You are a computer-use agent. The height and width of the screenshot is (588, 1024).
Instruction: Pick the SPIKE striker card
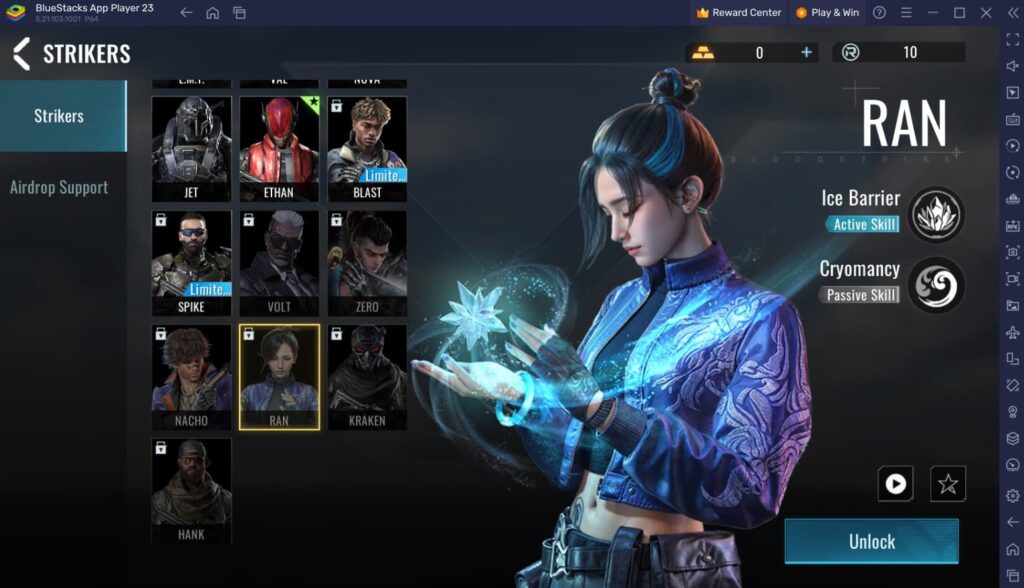tap(191, 262)
